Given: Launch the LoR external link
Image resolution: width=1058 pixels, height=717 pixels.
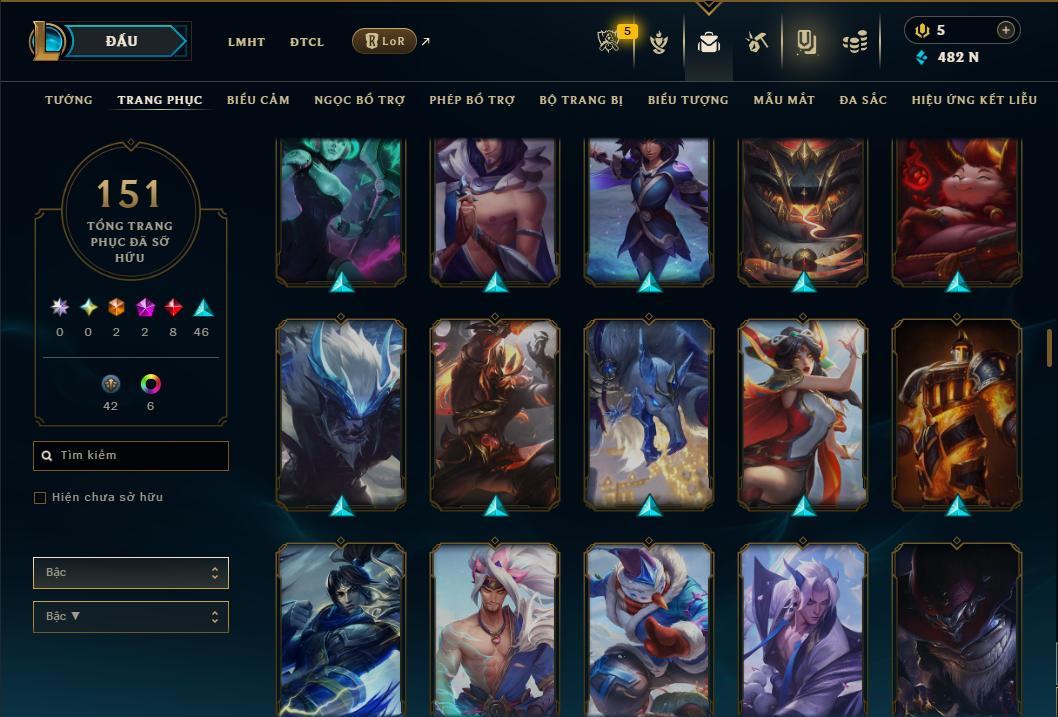Looking at the screenshot, I should [385, 41].
